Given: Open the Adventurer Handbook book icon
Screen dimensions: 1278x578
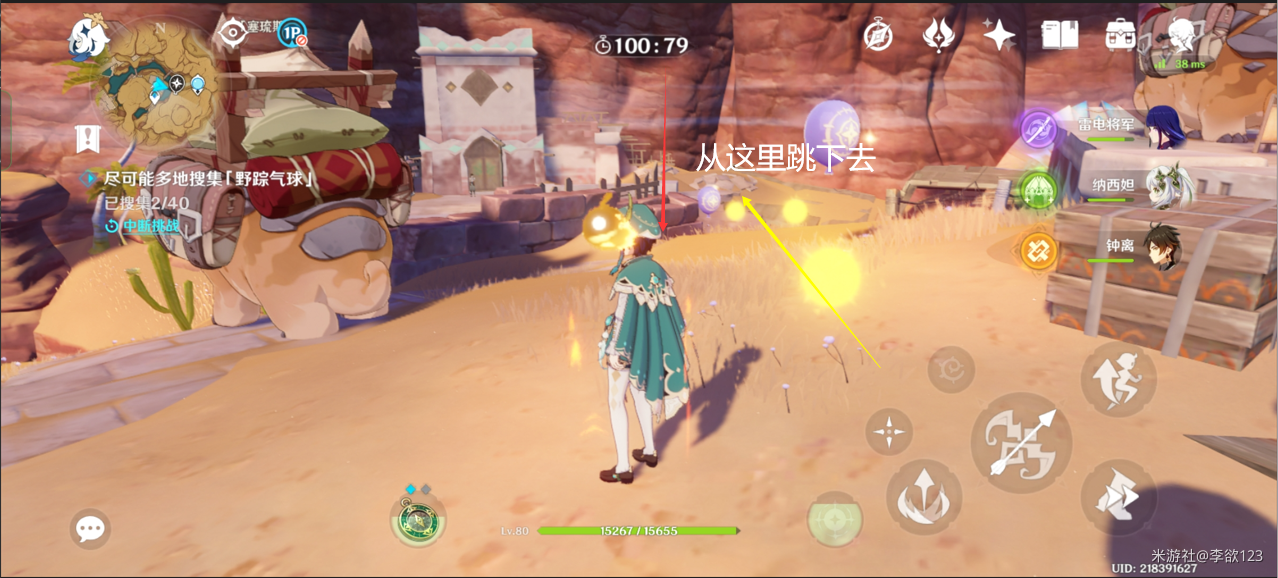Looking at the screenshot, I should (1060, 36).
